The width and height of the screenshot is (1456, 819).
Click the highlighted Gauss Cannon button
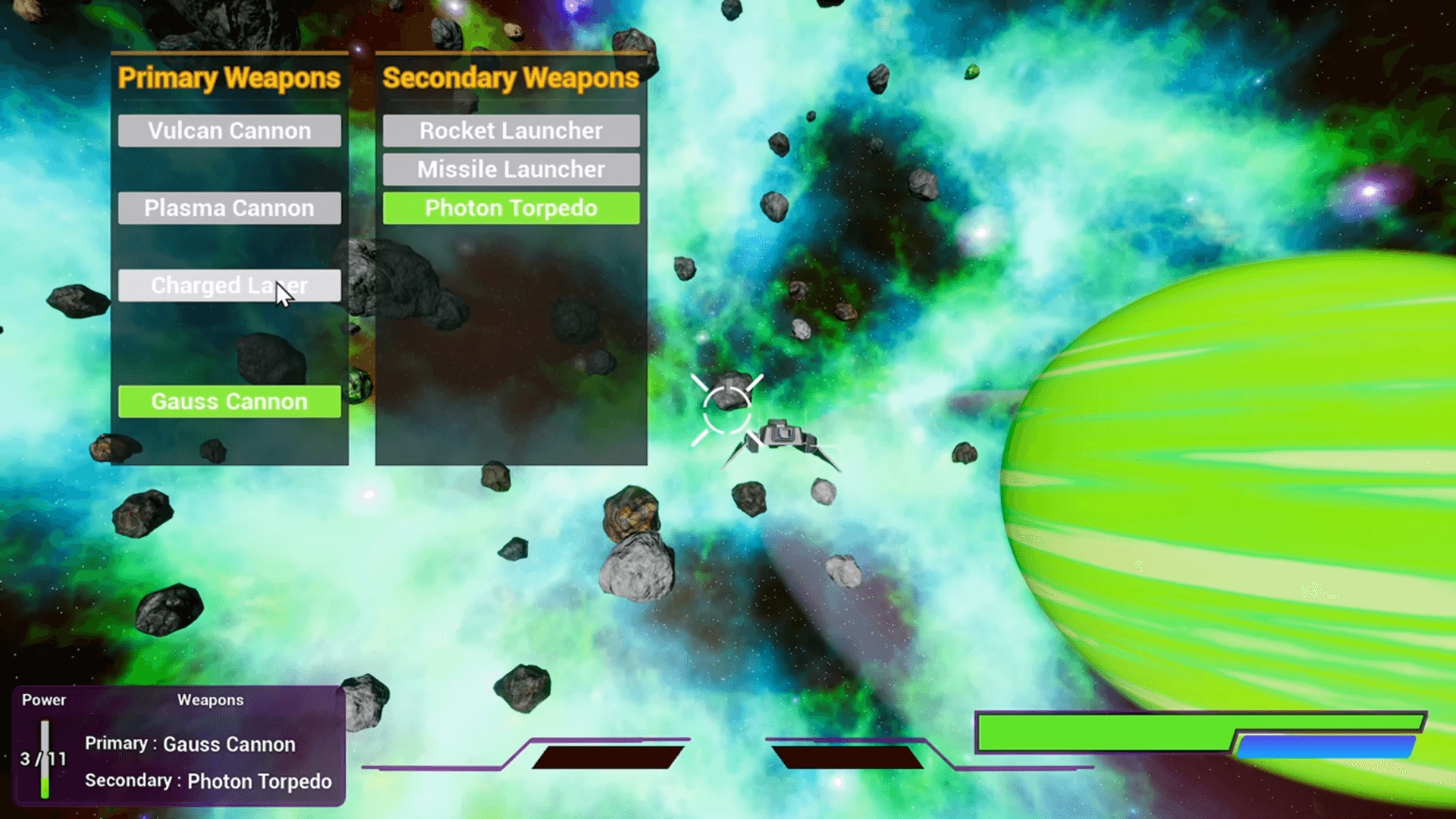click(x=229, y=401)
